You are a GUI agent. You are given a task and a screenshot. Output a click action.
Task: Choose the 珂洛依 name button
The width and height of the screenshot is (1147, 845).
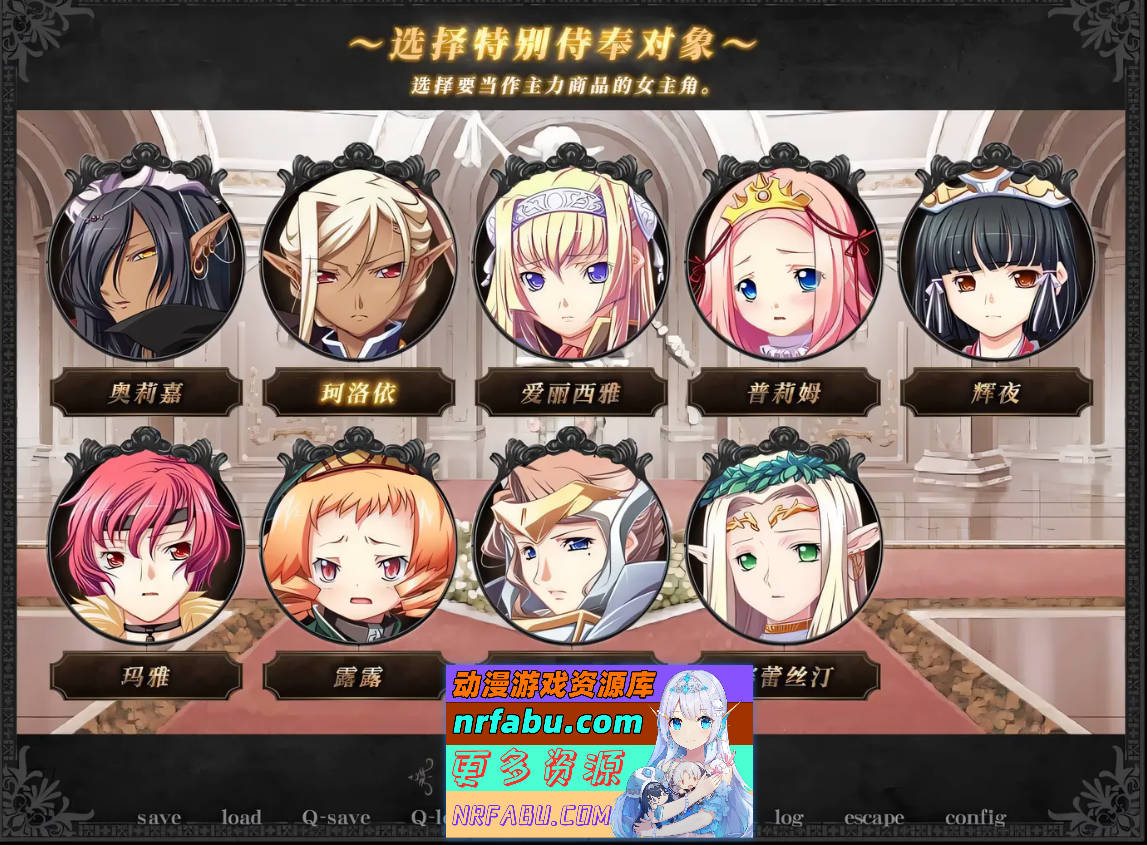[x=358, y=393]
